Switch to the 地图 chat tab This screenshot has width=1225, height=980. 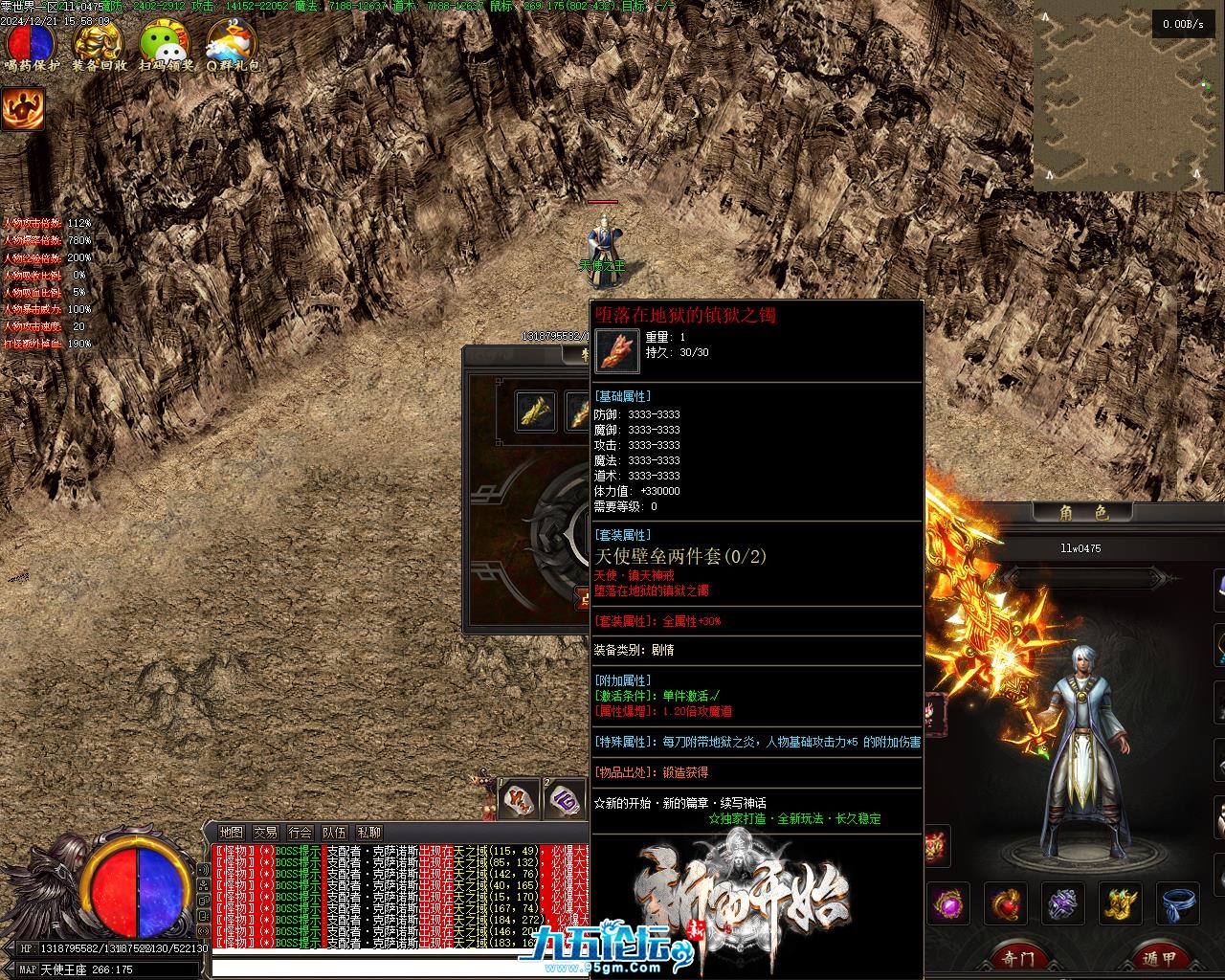[x=231, y=833]
